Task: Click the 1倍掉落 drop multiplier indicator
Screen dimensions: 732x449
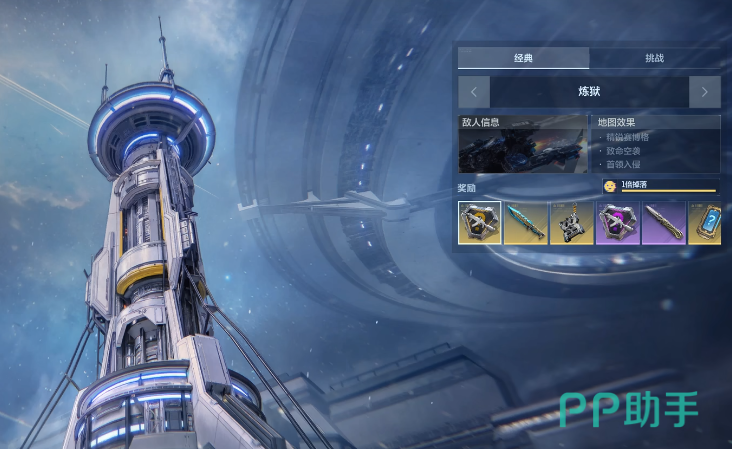Action: pos(660,185)
